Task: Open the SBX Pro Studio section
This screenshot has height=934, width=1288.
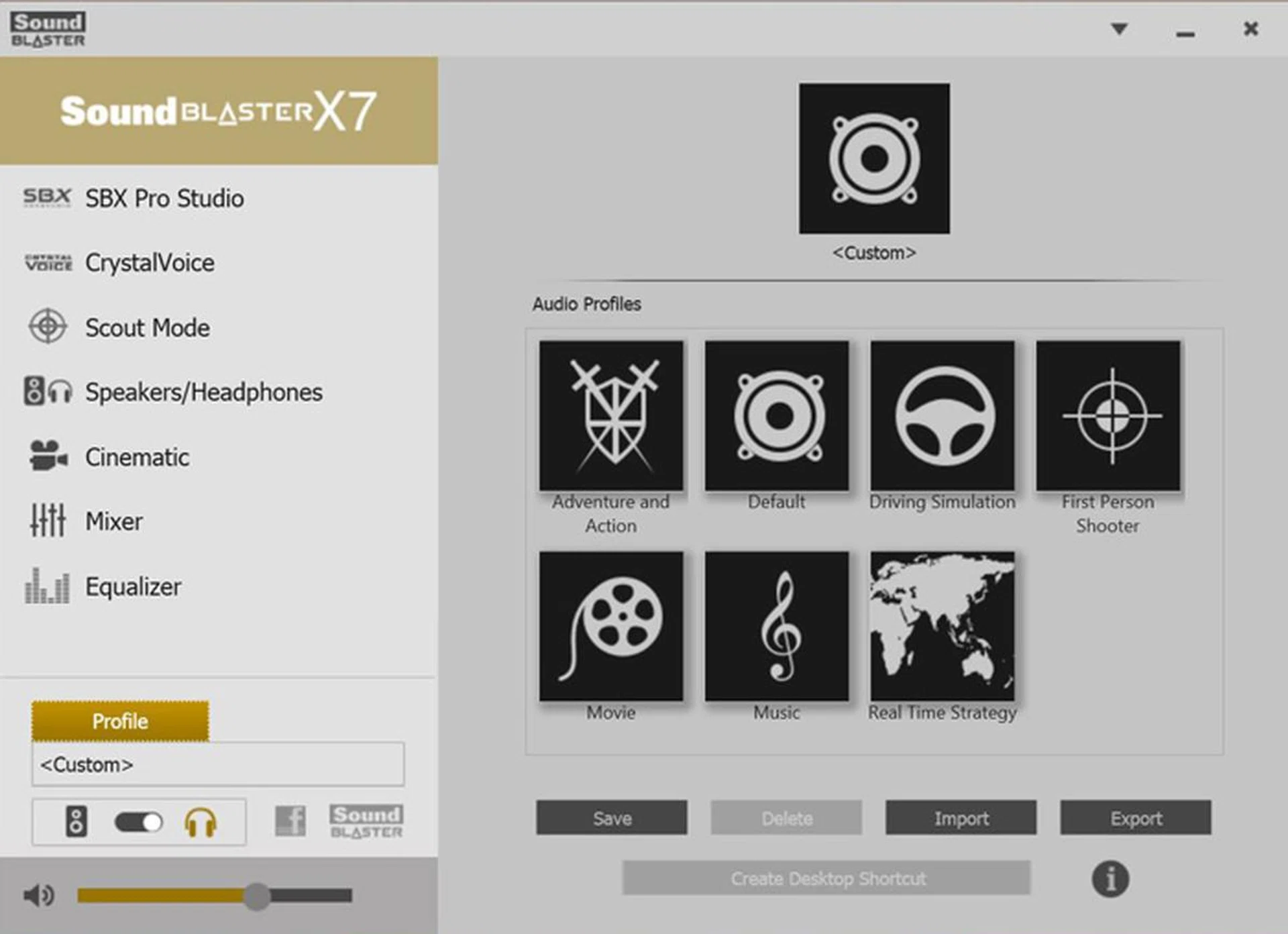Action: 164,199
